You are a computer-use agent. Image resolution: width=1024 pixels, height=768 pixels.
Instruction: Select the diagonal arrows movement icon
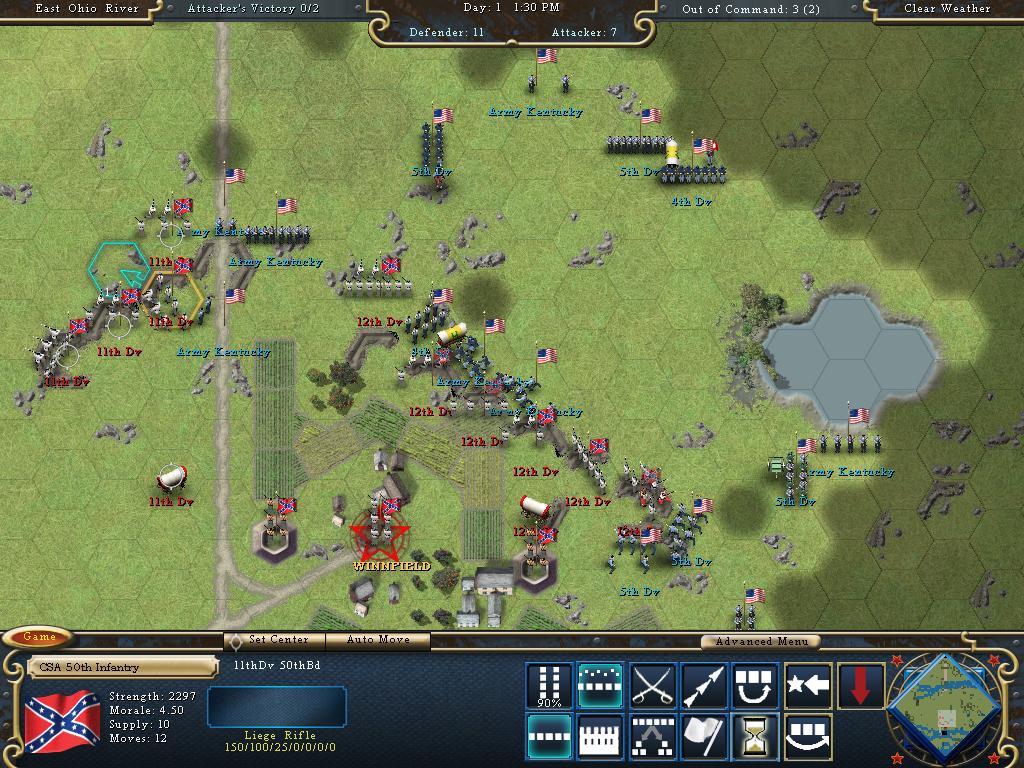[x=704, y=685]
